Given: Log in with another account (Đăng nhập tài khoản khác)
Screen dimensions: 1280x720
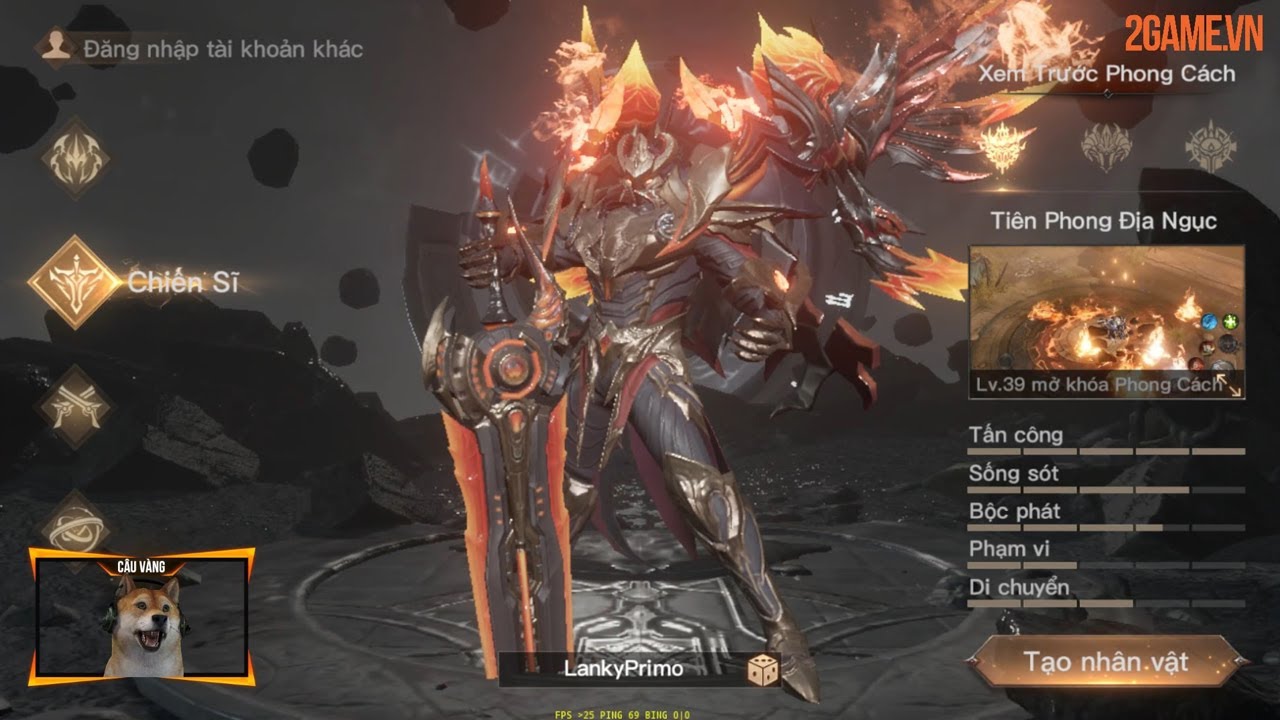Looking at the screenshot, I should tap(200, 49).
